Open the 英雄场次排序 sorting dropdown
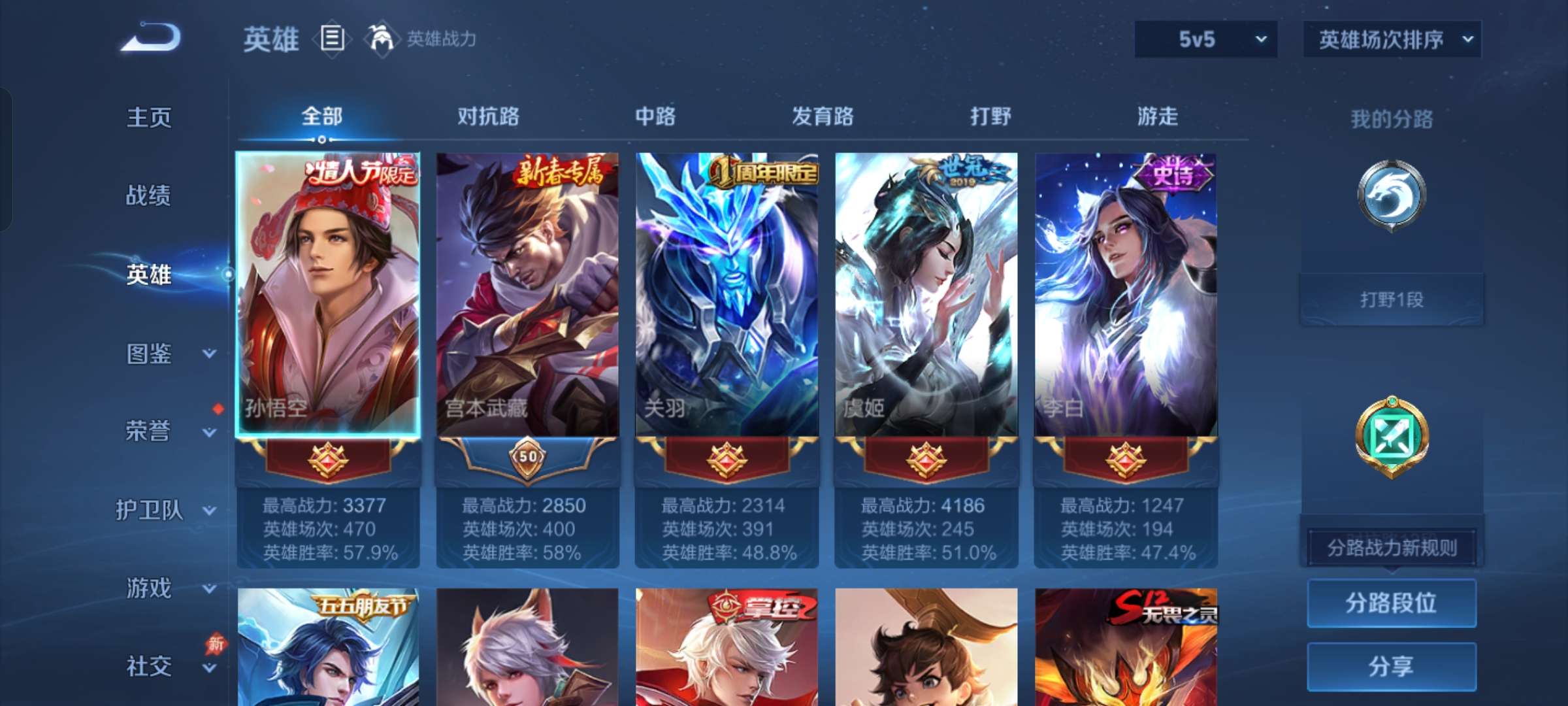Image resolution: width=1568 pixels, height=706 pixels. (1392, 39)
